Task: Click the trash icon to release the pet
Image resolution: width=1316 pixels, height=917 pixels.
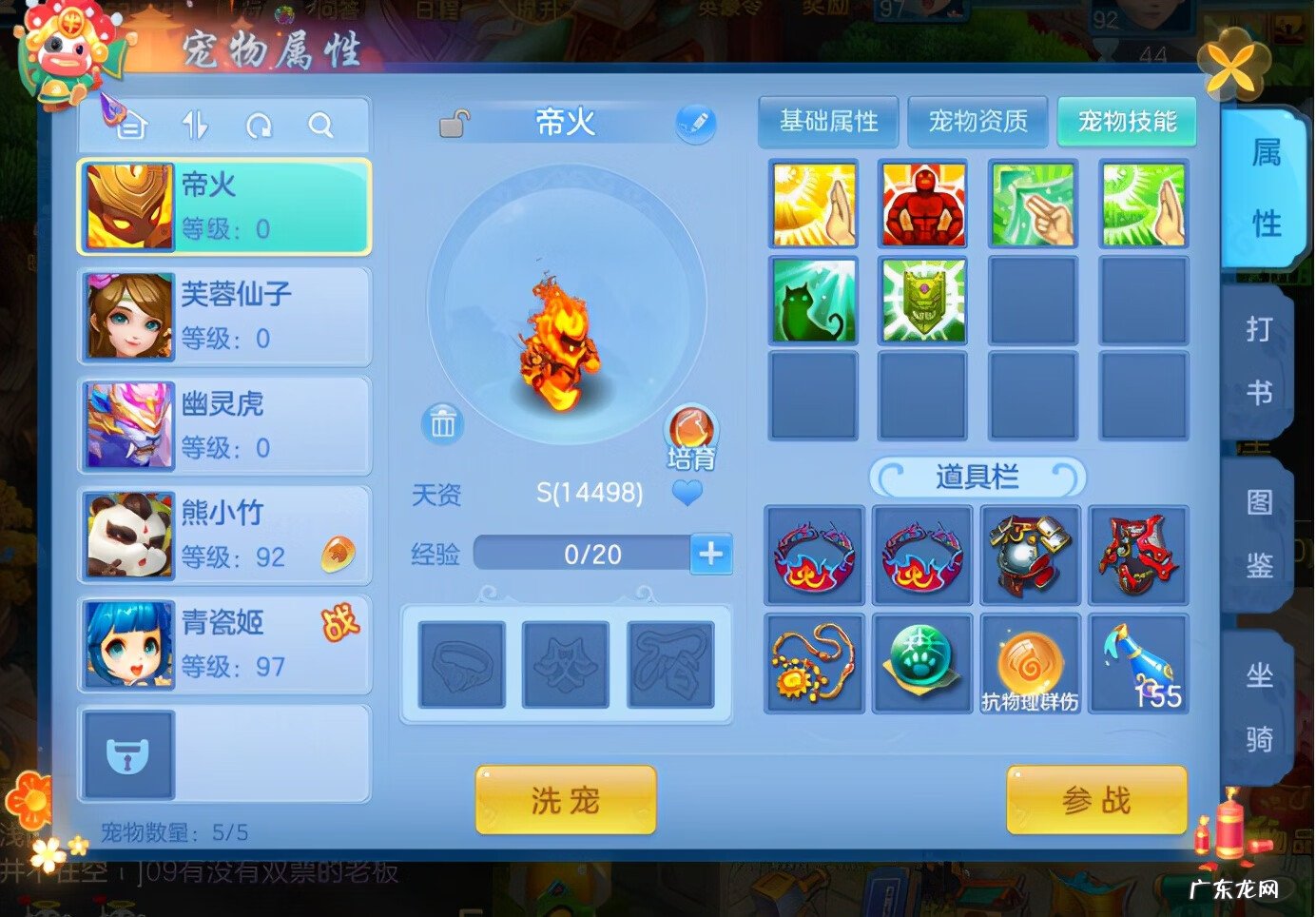Action: [442, 424]
